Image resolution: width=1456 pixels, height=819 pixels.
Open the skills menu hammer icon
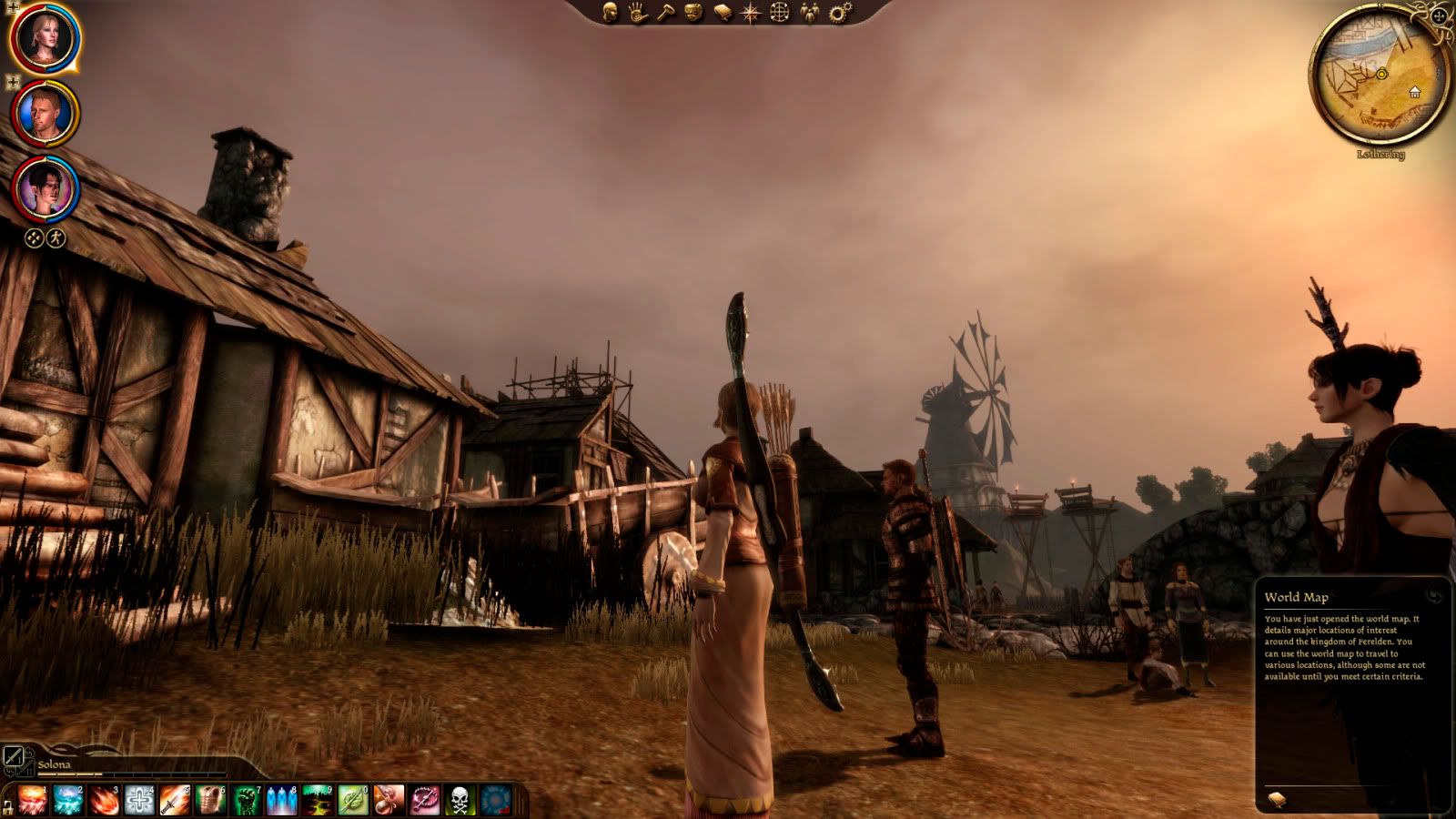(x=666, y=12)
